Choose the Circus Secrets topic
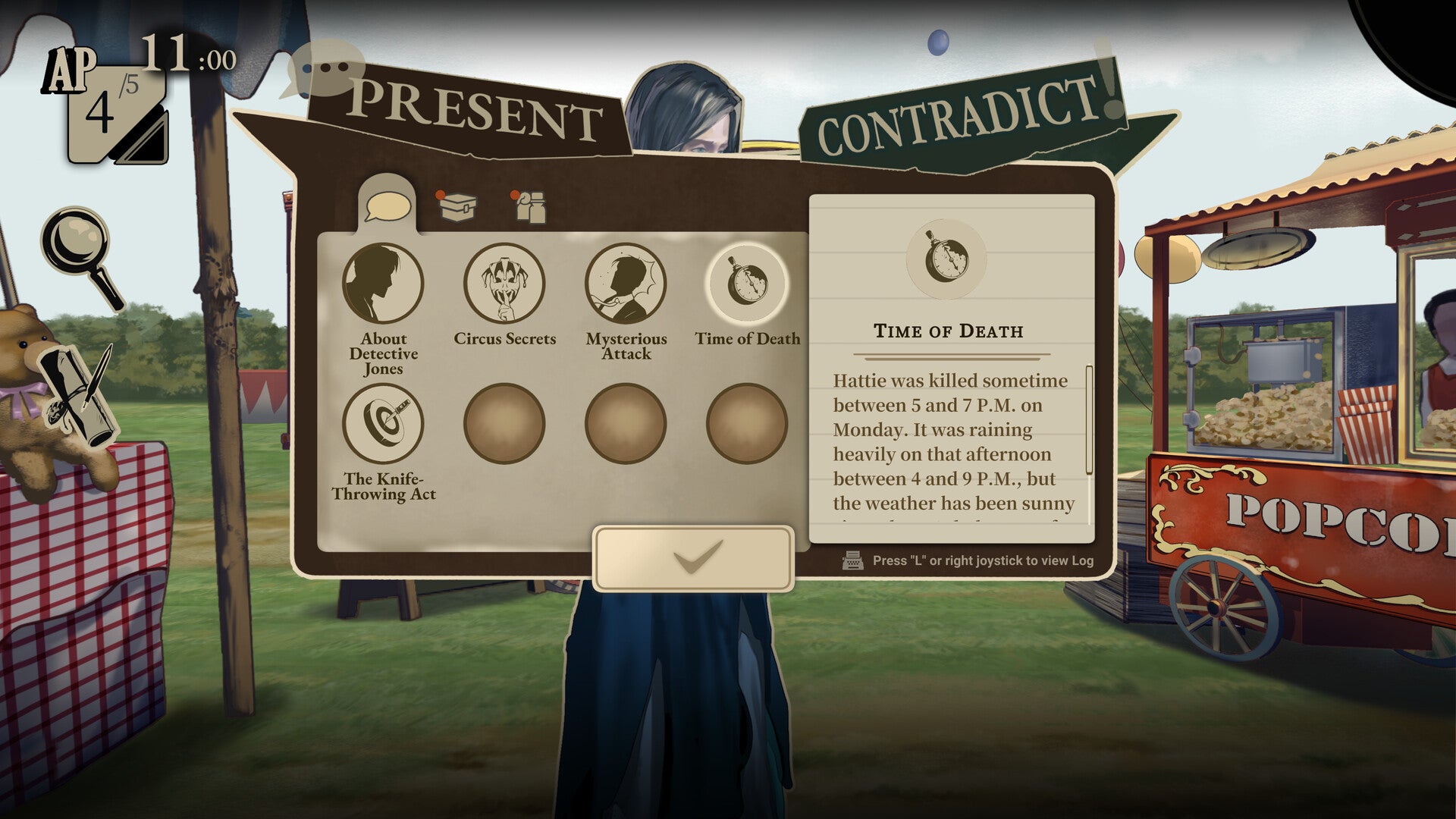The width and height of the screenshot is (1456, 819). coord(504,284)
